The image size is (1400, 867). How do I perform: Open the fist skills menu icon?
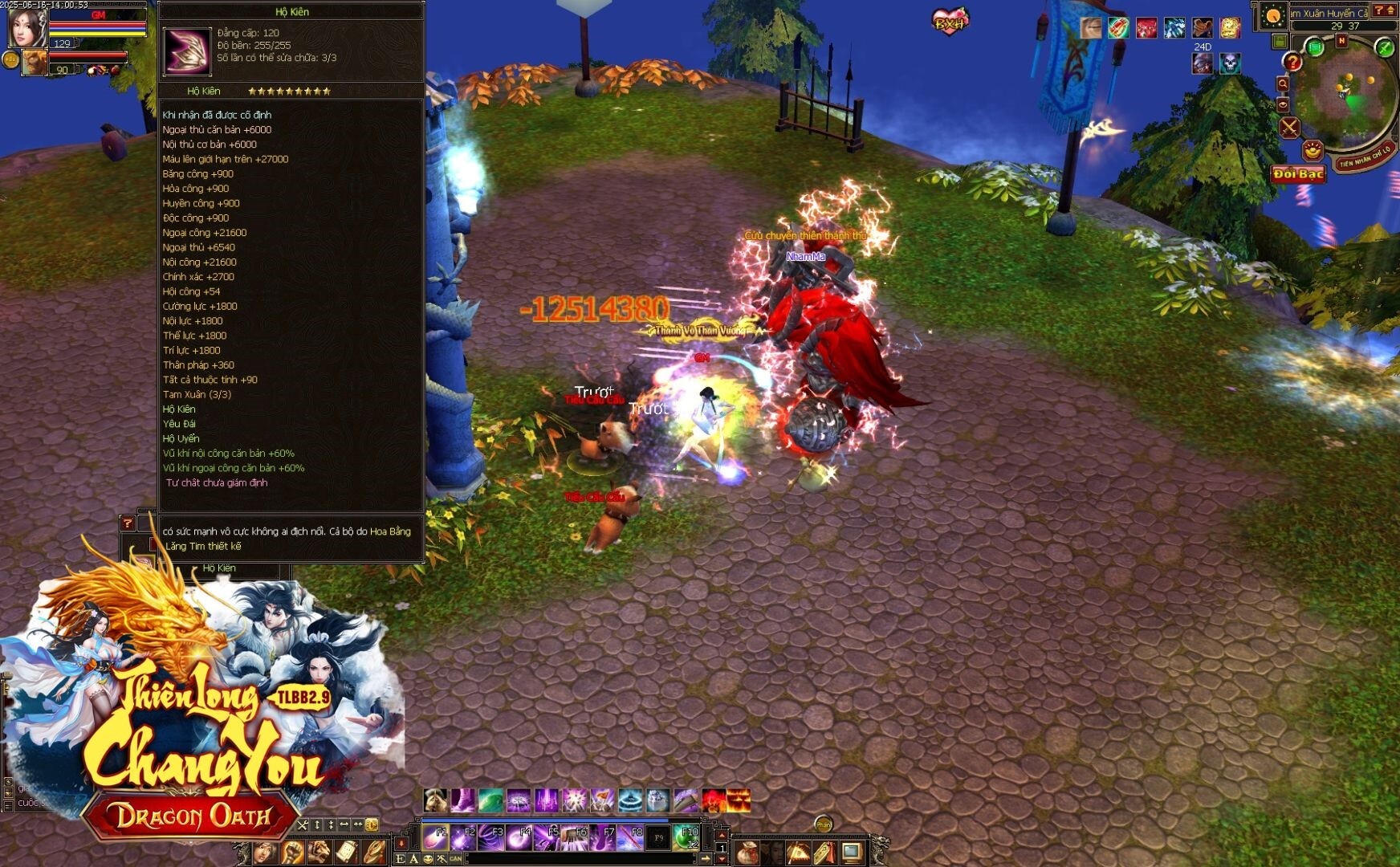(x=293, y=852)
